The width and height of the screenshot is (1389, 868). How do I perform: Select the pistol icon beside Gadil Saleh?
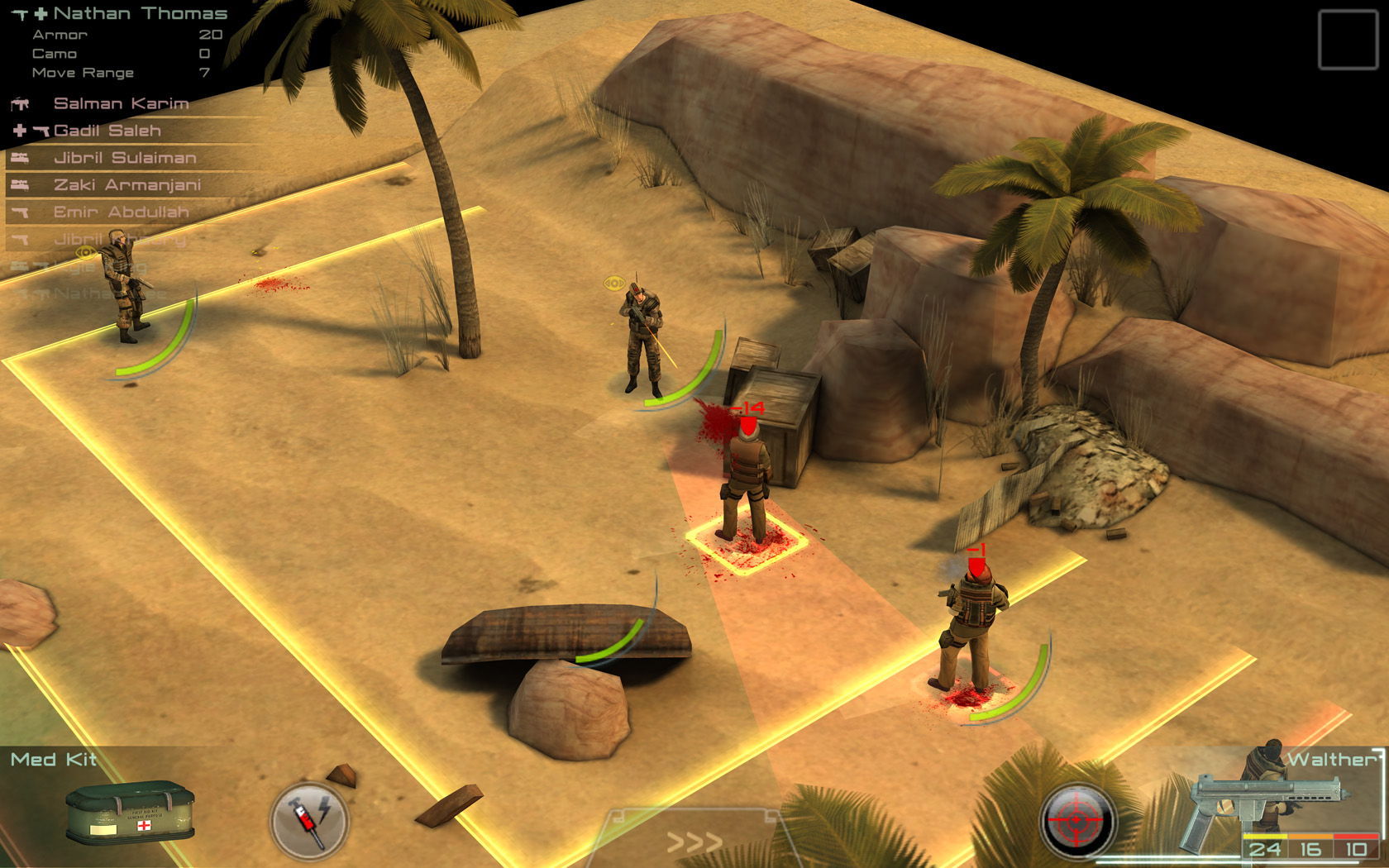(x=41, y=131)
